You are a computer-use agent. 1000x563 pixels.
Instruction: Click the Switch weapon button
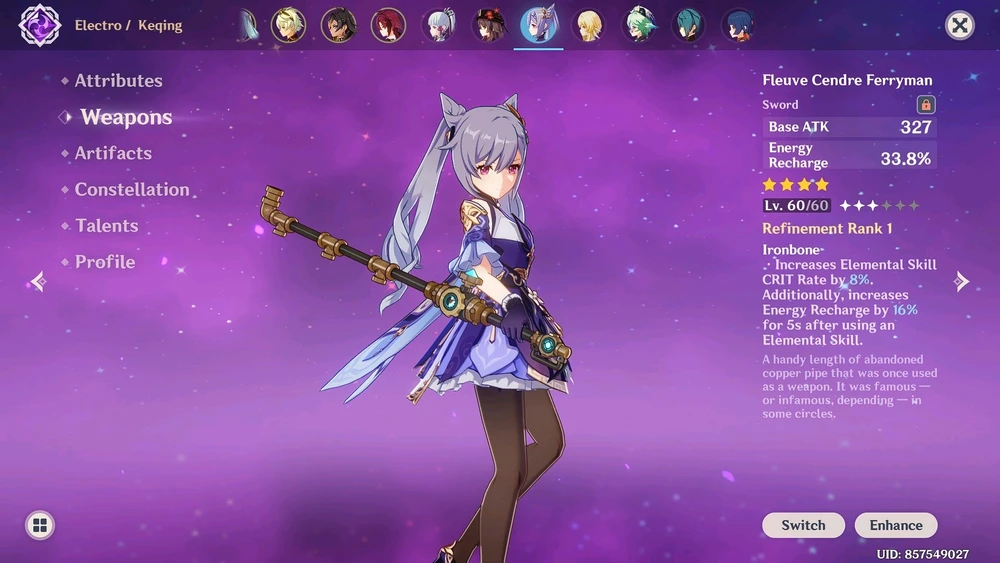tap(803, 525)
